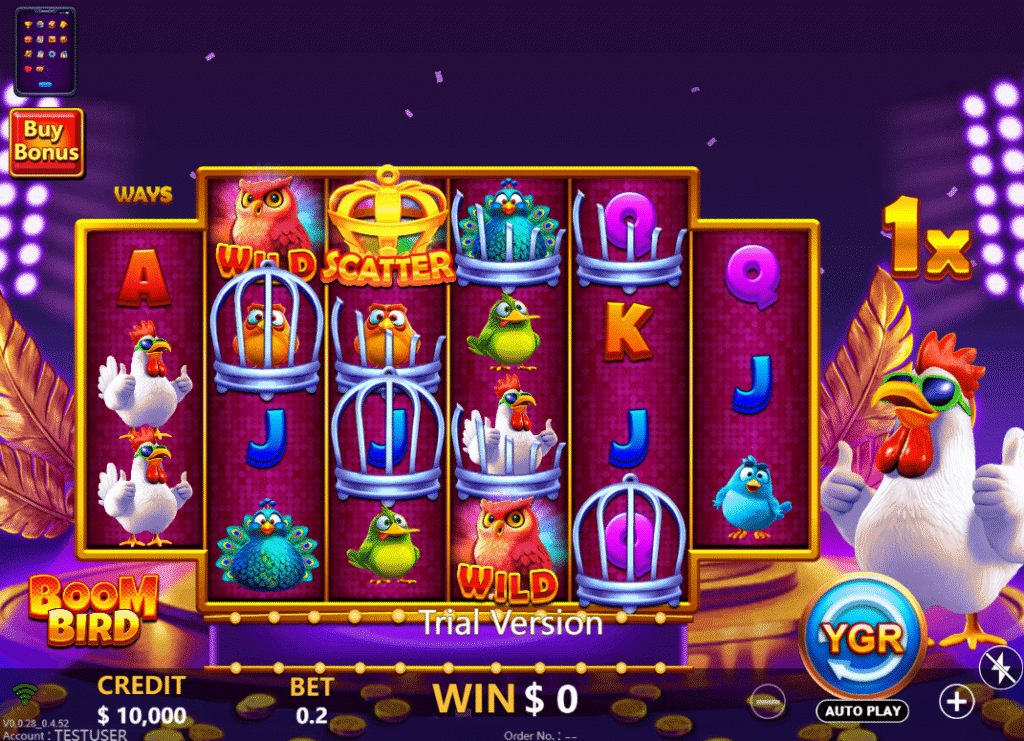Viewport: 1024px width, 741px height.
Task: Turn on Auto Play
Action: pyautogui.click(x=862, y=711)
